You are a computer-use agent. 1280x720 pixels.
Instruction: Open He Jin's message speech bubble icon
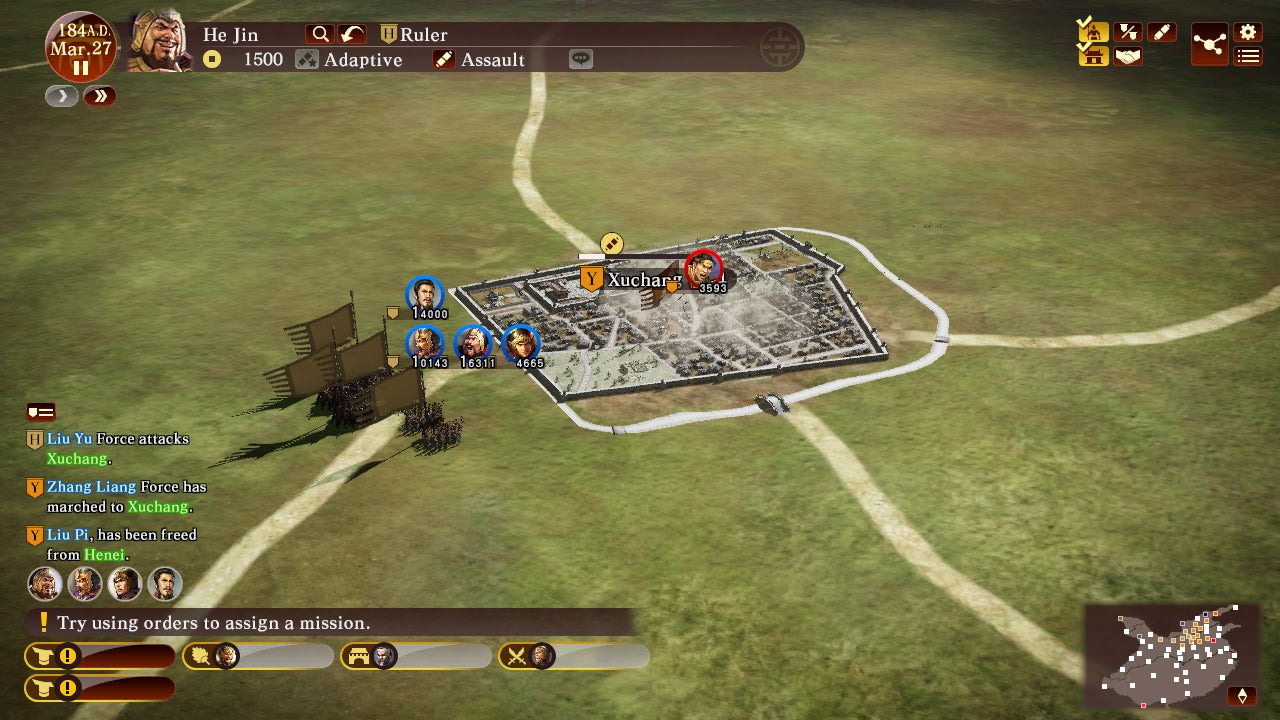[581, 58]
